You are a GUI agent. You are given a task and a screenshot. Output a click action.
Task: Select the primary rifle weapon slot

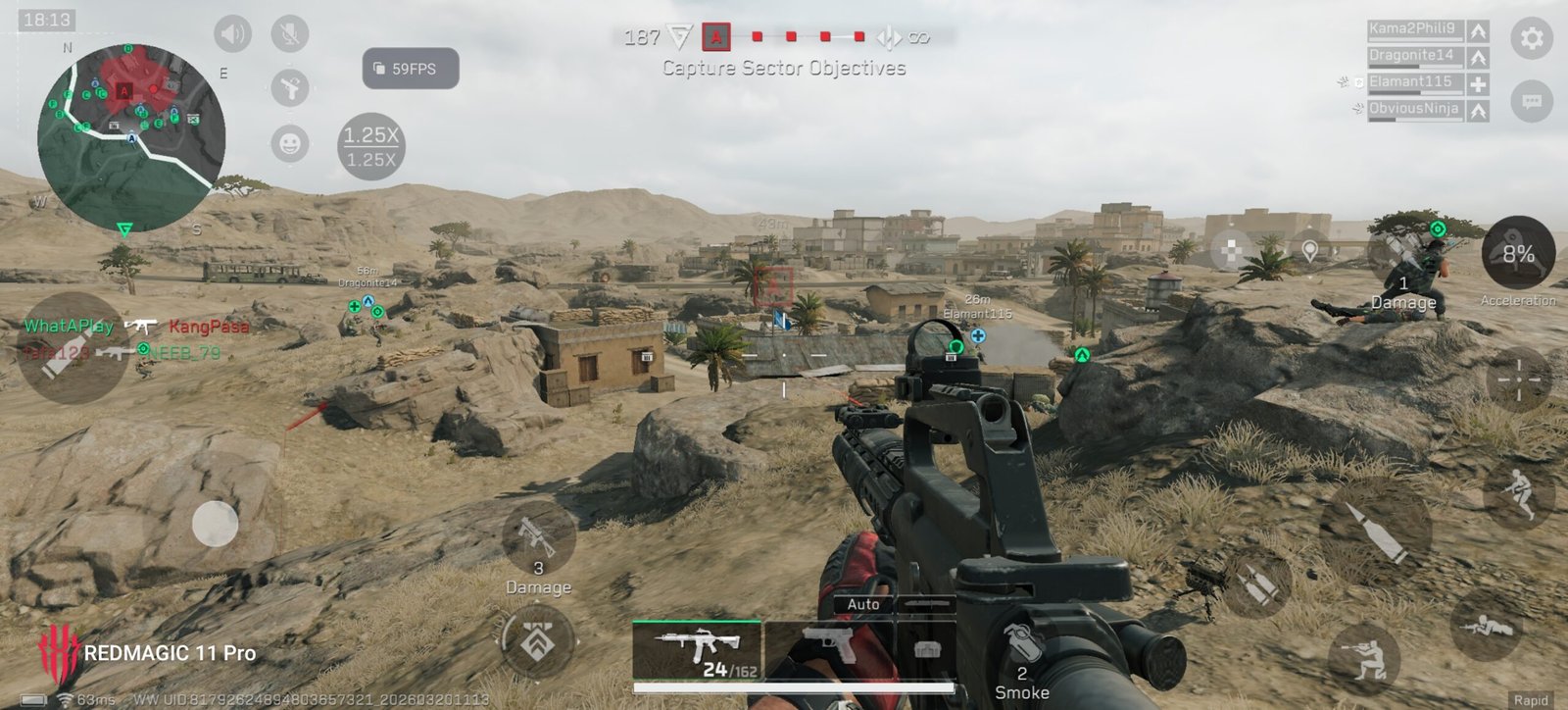pos(696,650)
